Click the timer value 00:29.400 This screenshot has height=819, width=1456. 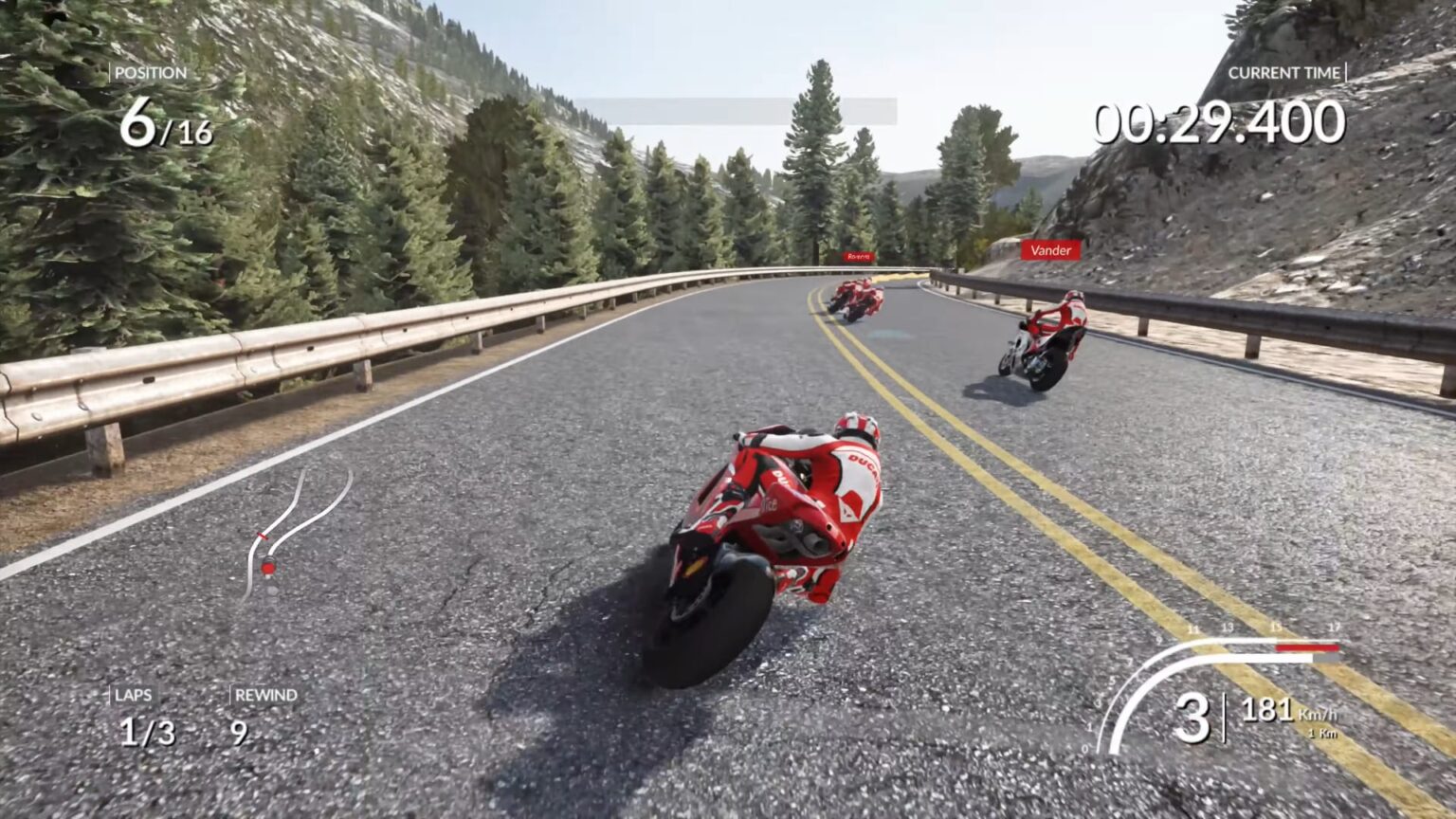pyautogui.click(x=1216, y=119)
